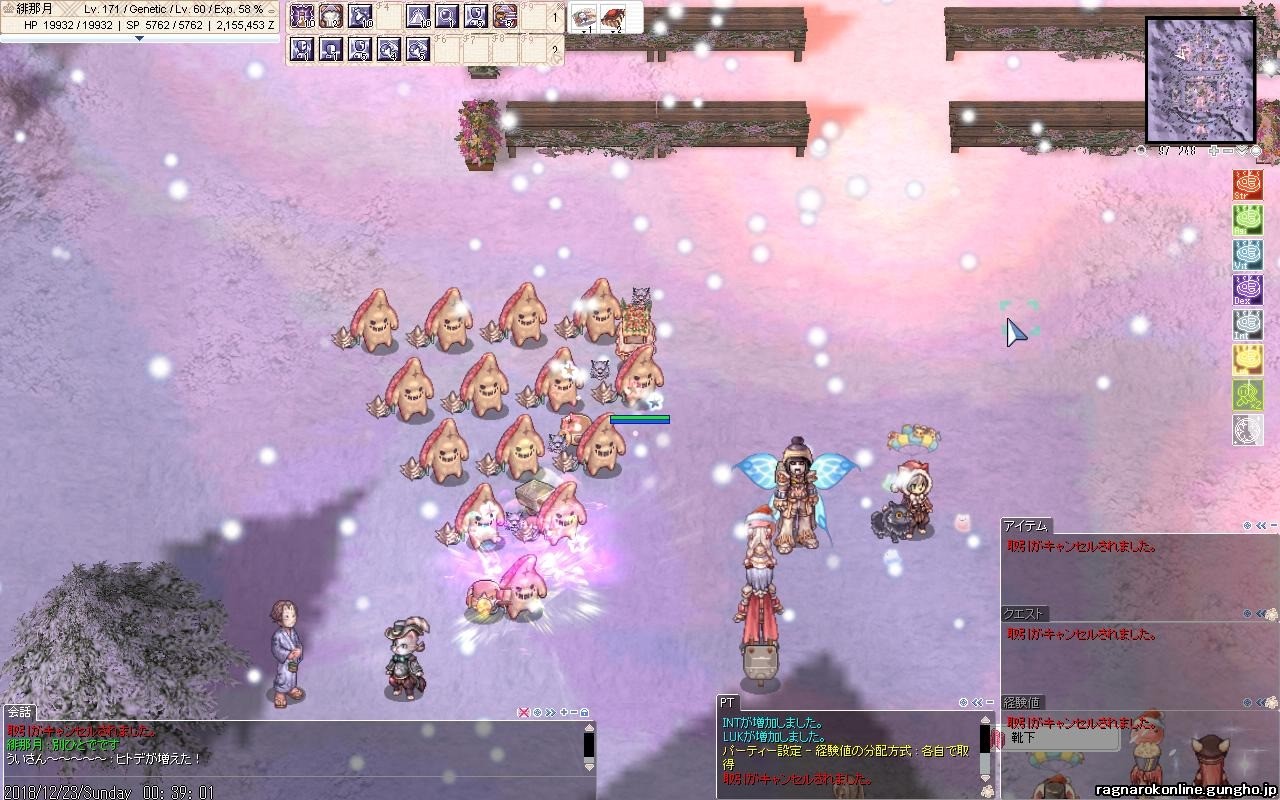Select the magnifying glass skill in the hotbar
Screen dimensions: 1280x800
[x=447, y=16]
